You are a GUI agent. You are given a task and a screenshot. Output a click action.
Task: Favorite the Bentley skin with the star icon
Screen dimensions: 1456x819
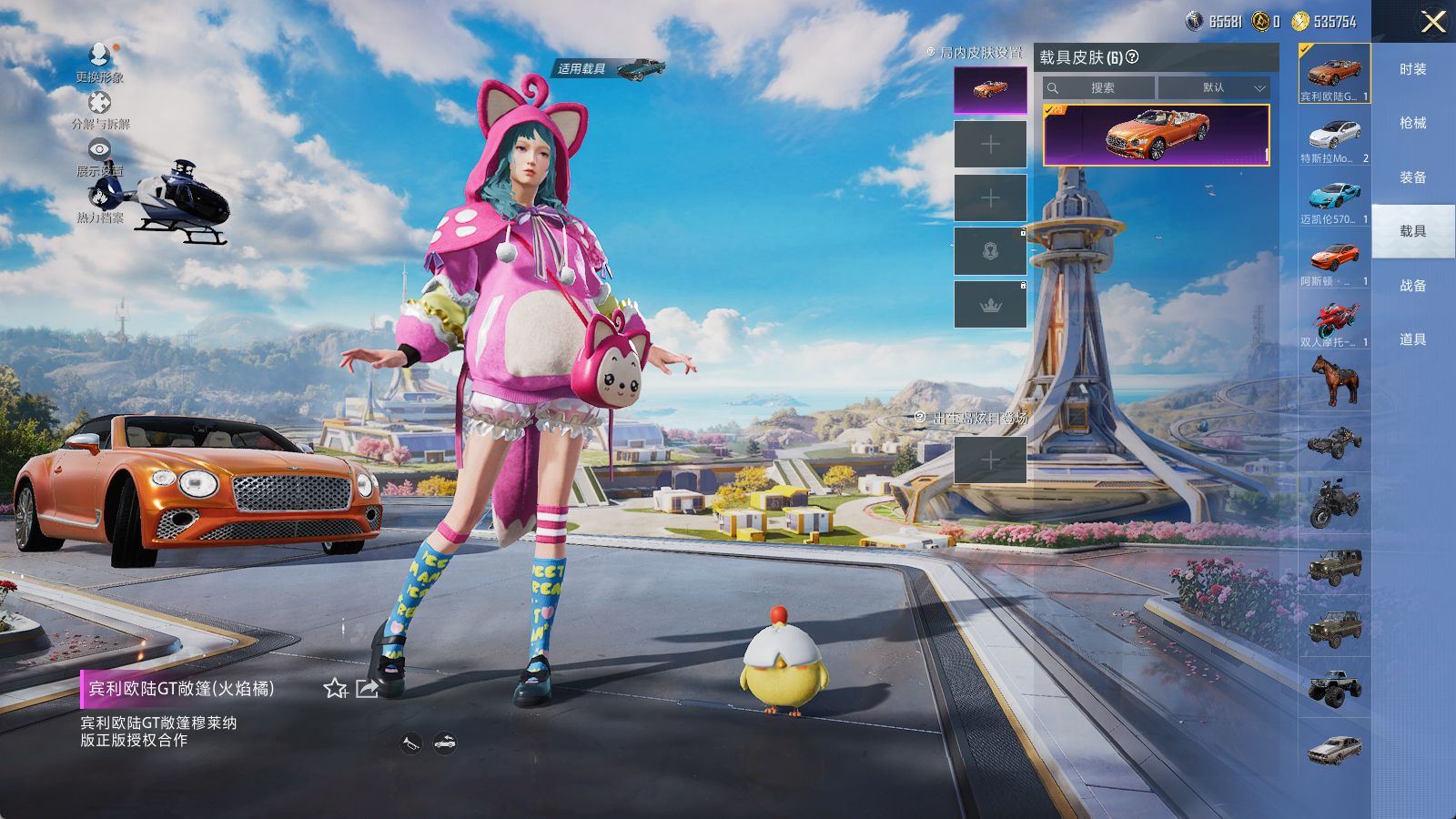[x=335, y=689]
